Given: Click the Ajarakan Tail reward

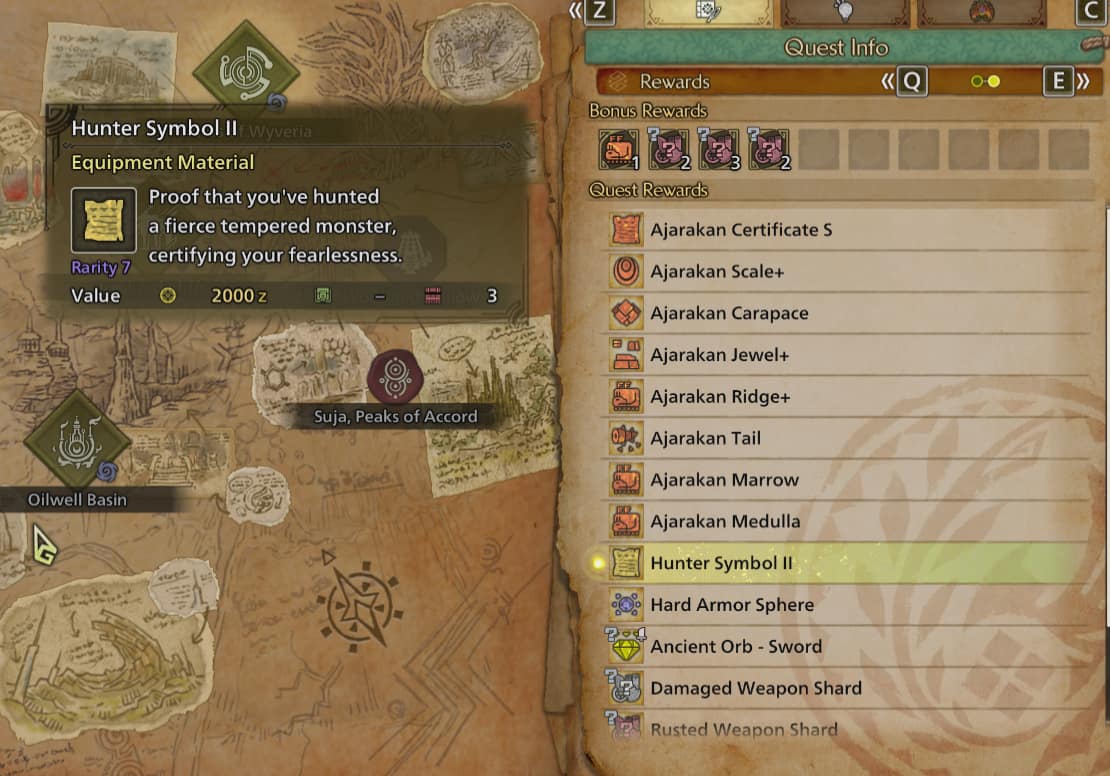Looking at the screenshot, I should coord(705,439).
